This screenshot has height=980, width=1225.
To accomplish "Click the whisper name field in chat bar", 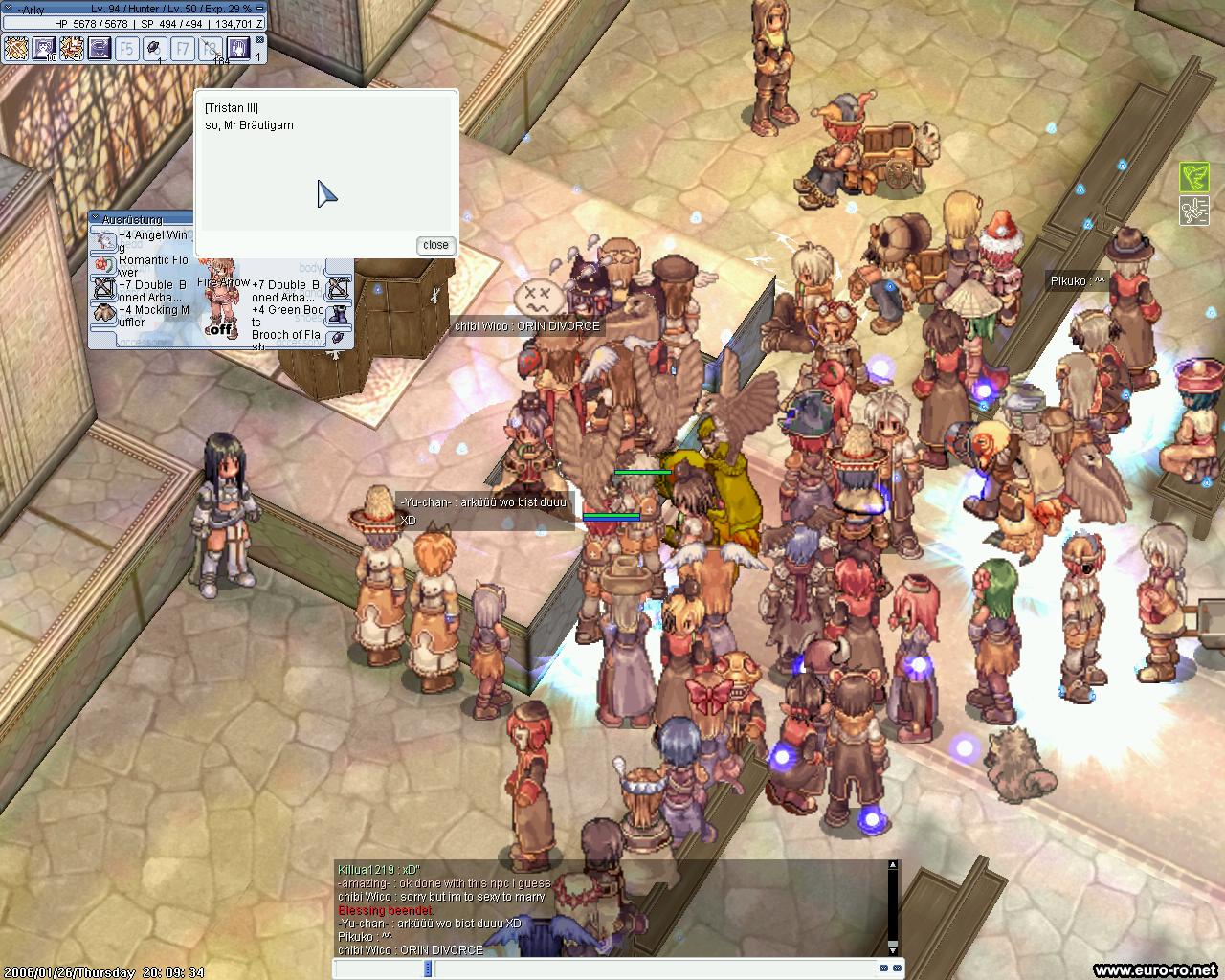I will [x=379, y=969].
